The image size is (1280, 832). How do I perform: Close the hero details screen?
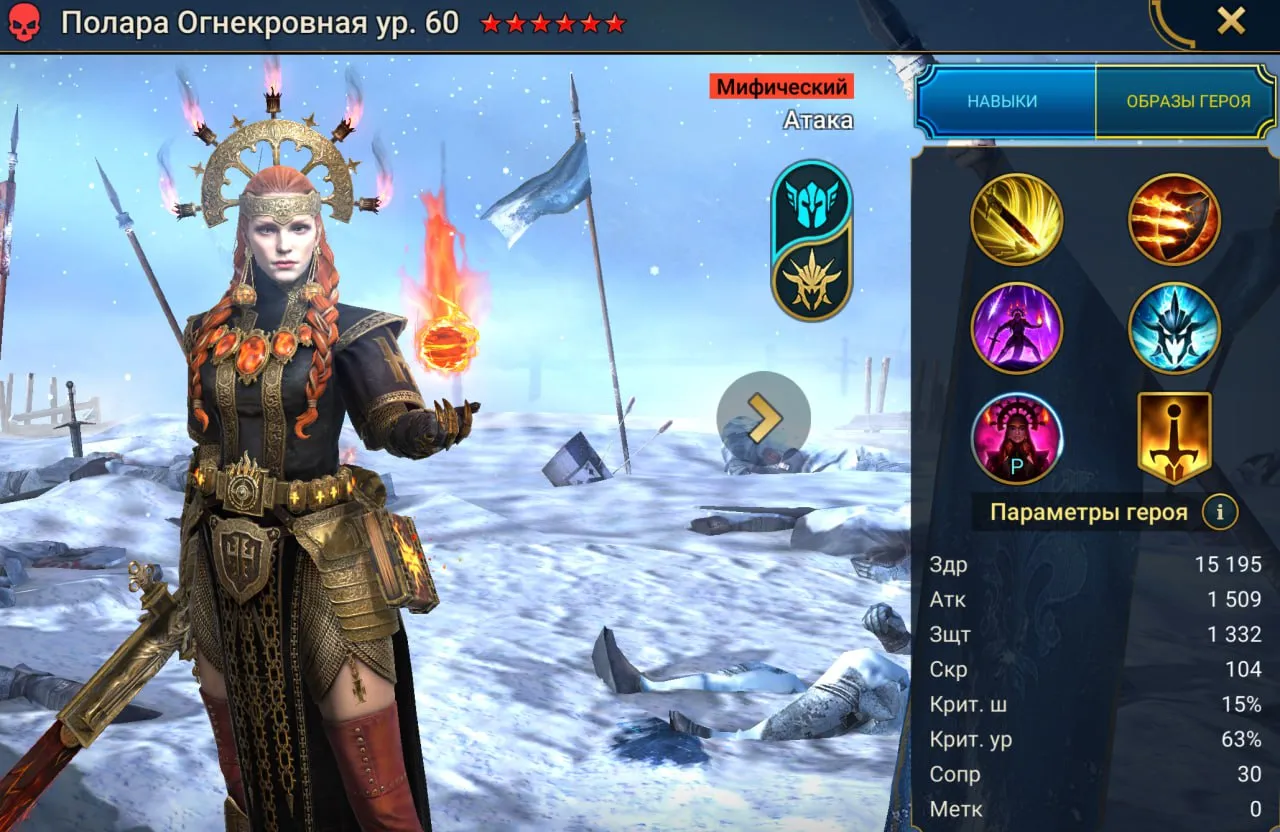1230,21
